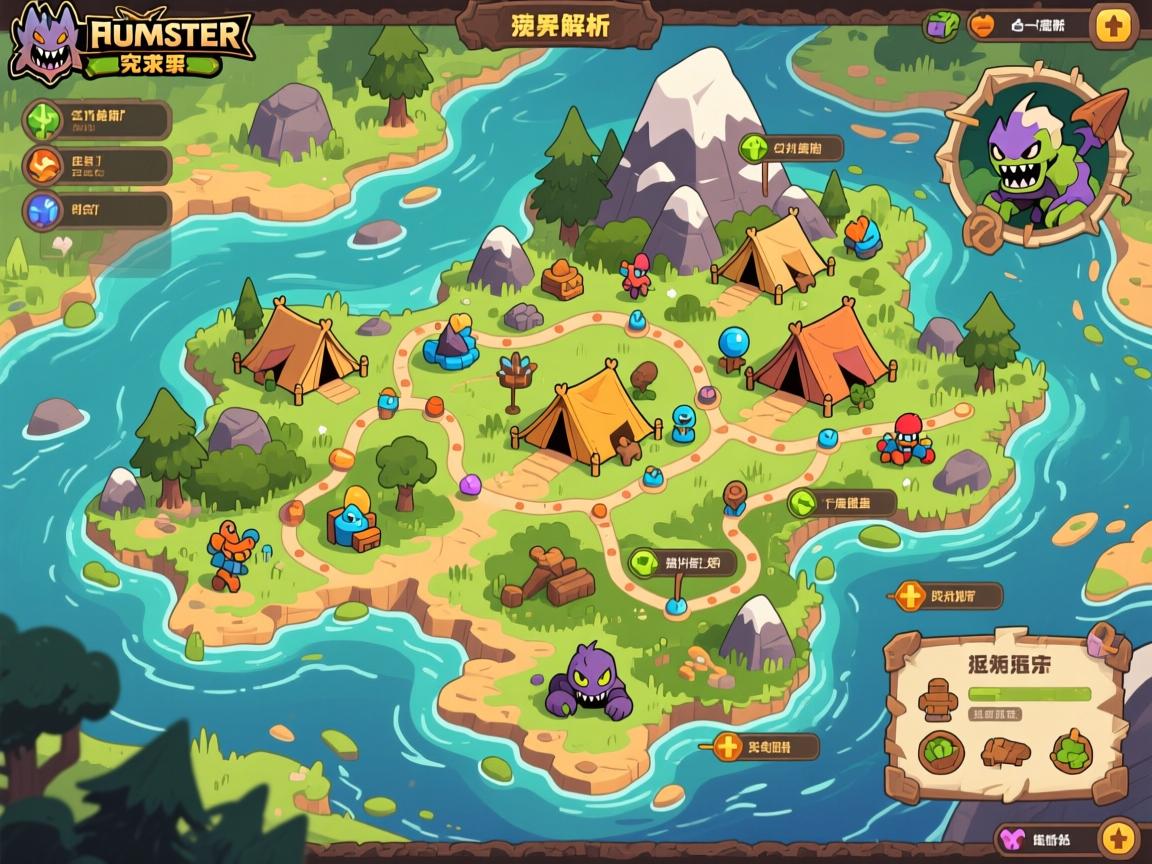Click the purple pin on the parchment panel corner
The height and width of the screenshot is (864, 1152).
1102,639
